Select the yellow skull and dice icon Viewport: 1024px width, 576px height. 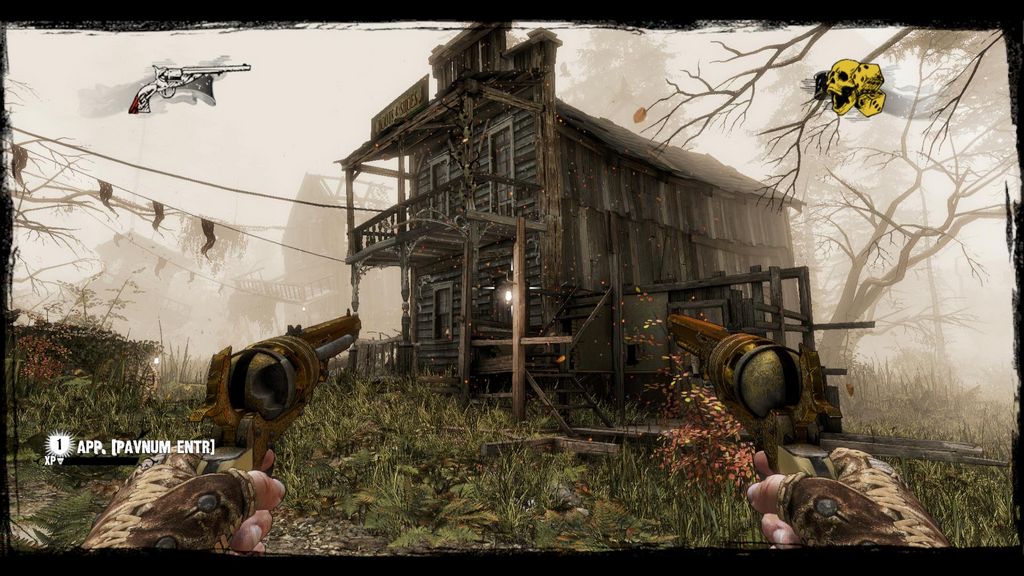[850, 88]
